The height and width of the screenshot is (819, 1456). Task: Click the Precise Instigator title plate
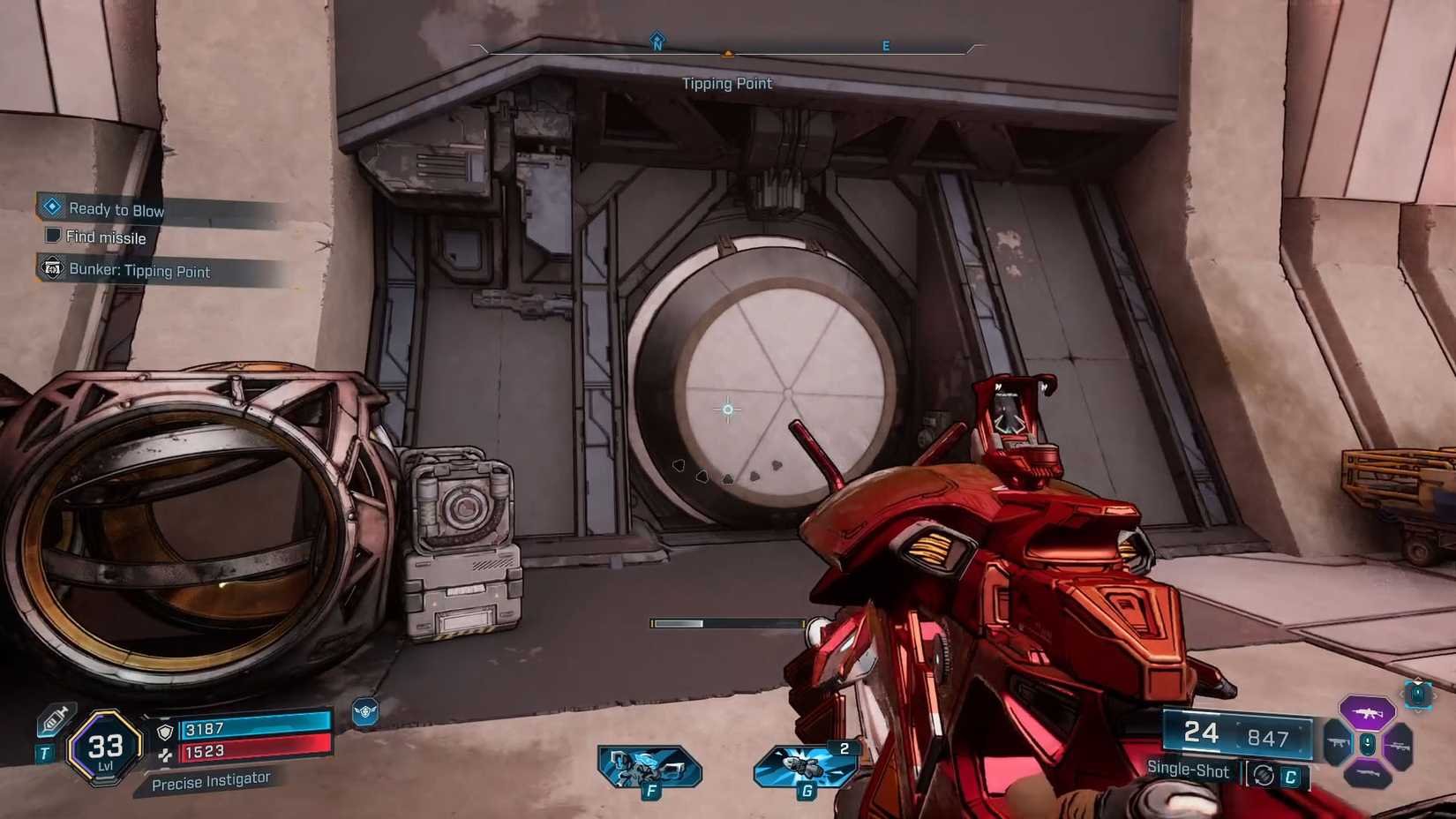coord(212,778)
